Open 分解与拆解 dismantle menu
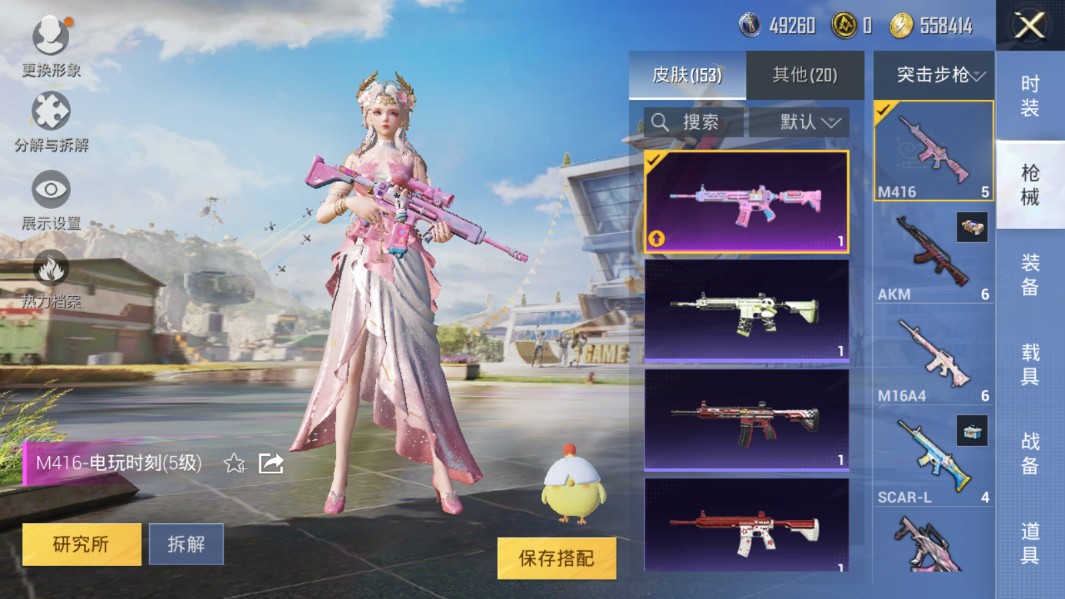This screenshot has height=599, width=1065. click(x=51, y=121)
